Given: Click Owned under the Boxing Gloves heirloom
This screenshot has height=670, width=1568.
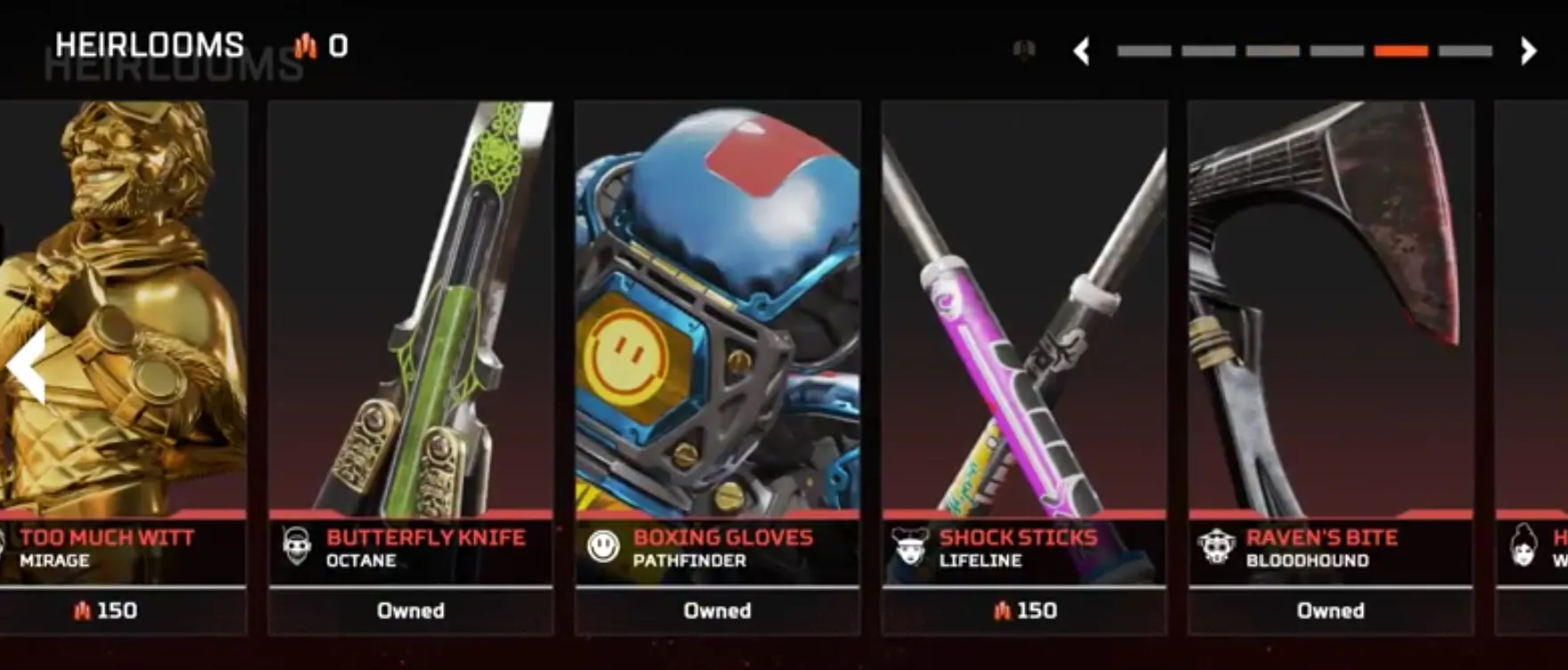Looking at the screenshot, I should [718, 611].
